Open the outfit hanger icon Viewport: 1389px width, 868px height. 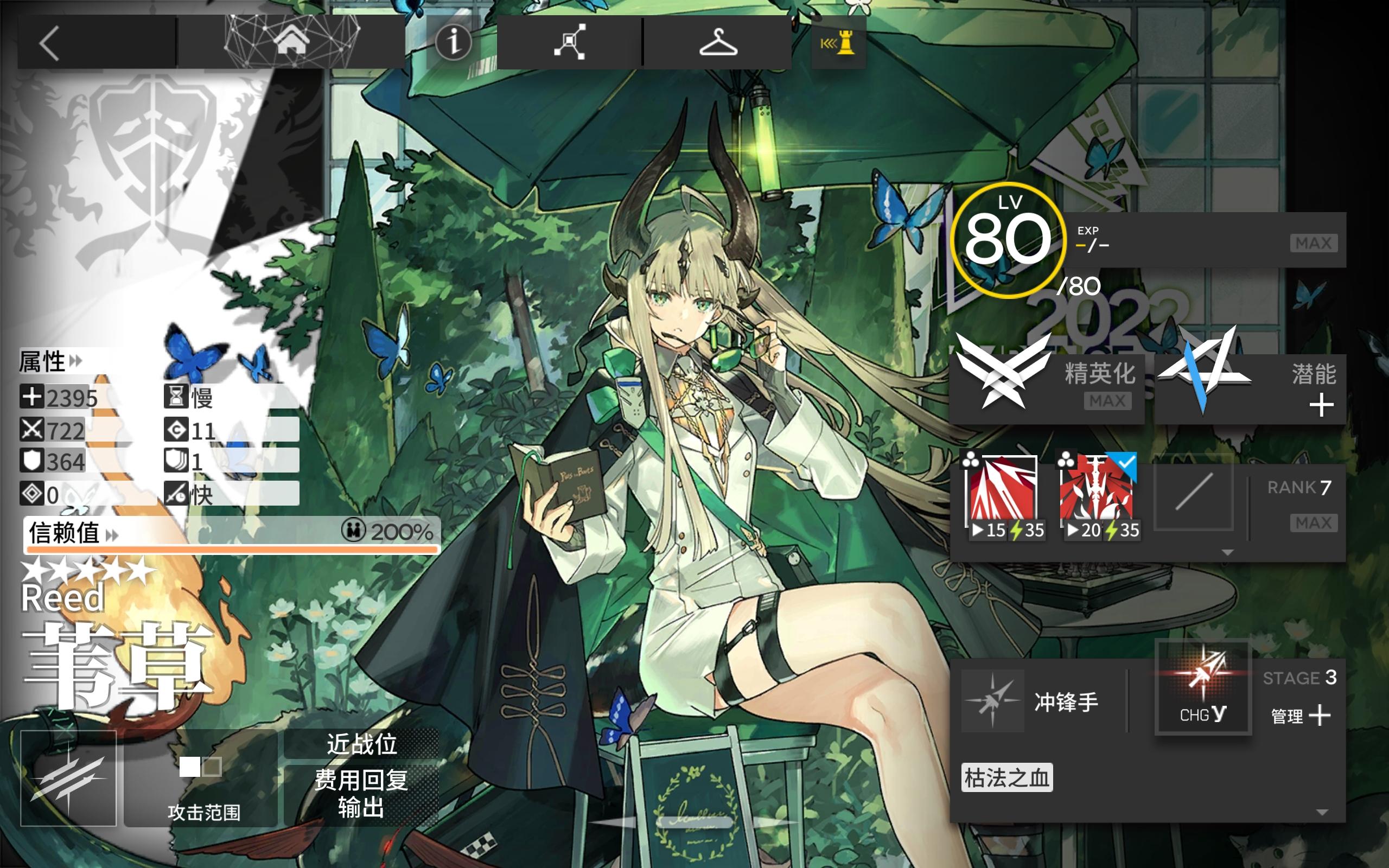click(718, 43)
